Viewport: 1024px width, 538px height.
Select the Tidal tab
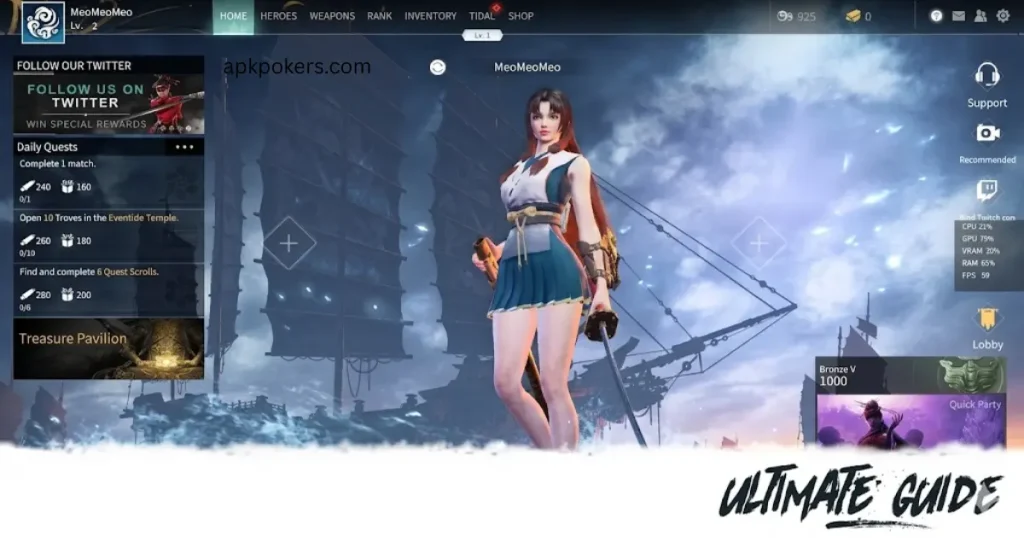(x=482, y=16)
